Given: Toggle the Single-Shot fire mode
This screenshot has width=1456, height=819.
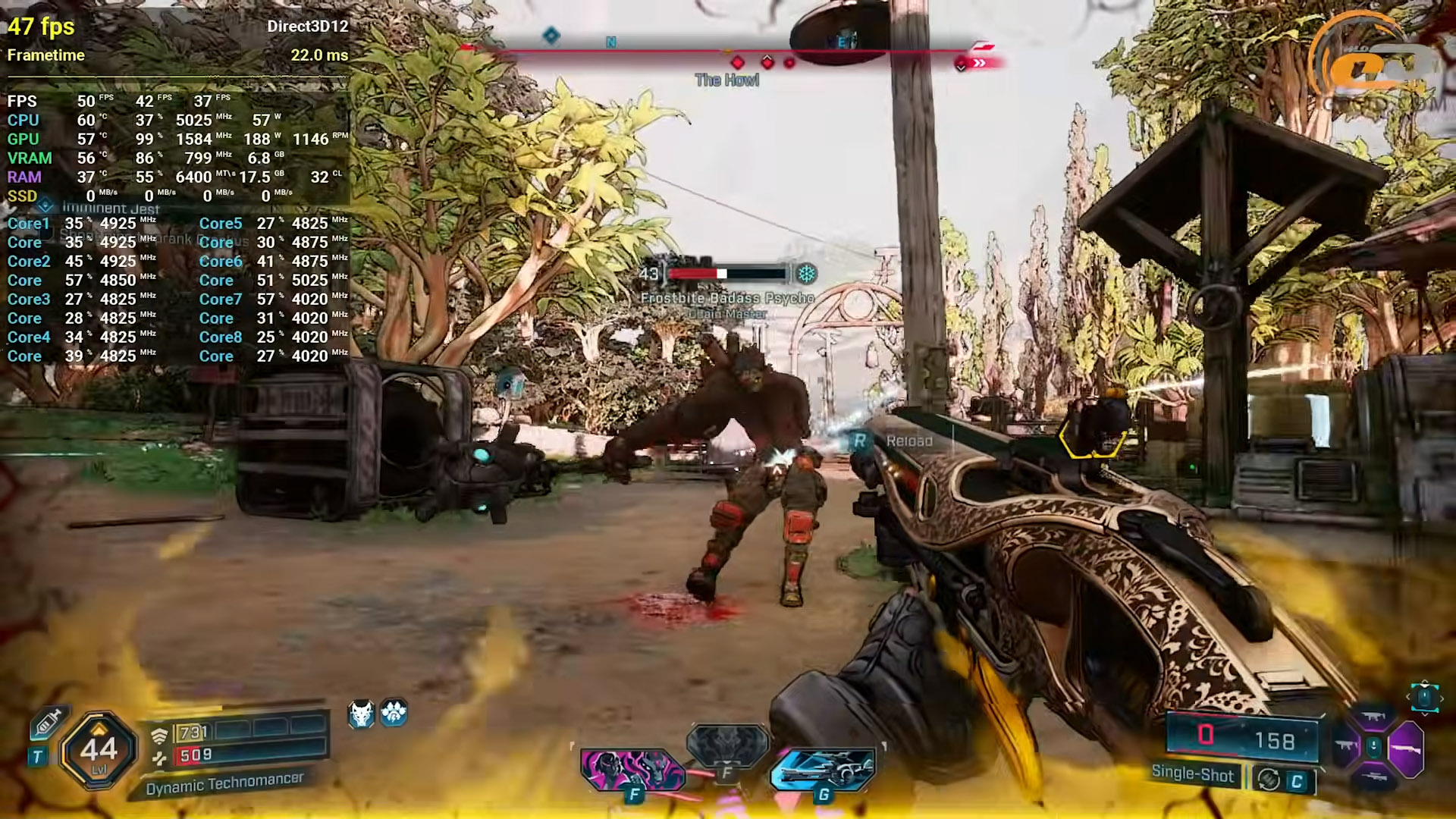Looking at the screenshot, I should (x=1192, y=773).
